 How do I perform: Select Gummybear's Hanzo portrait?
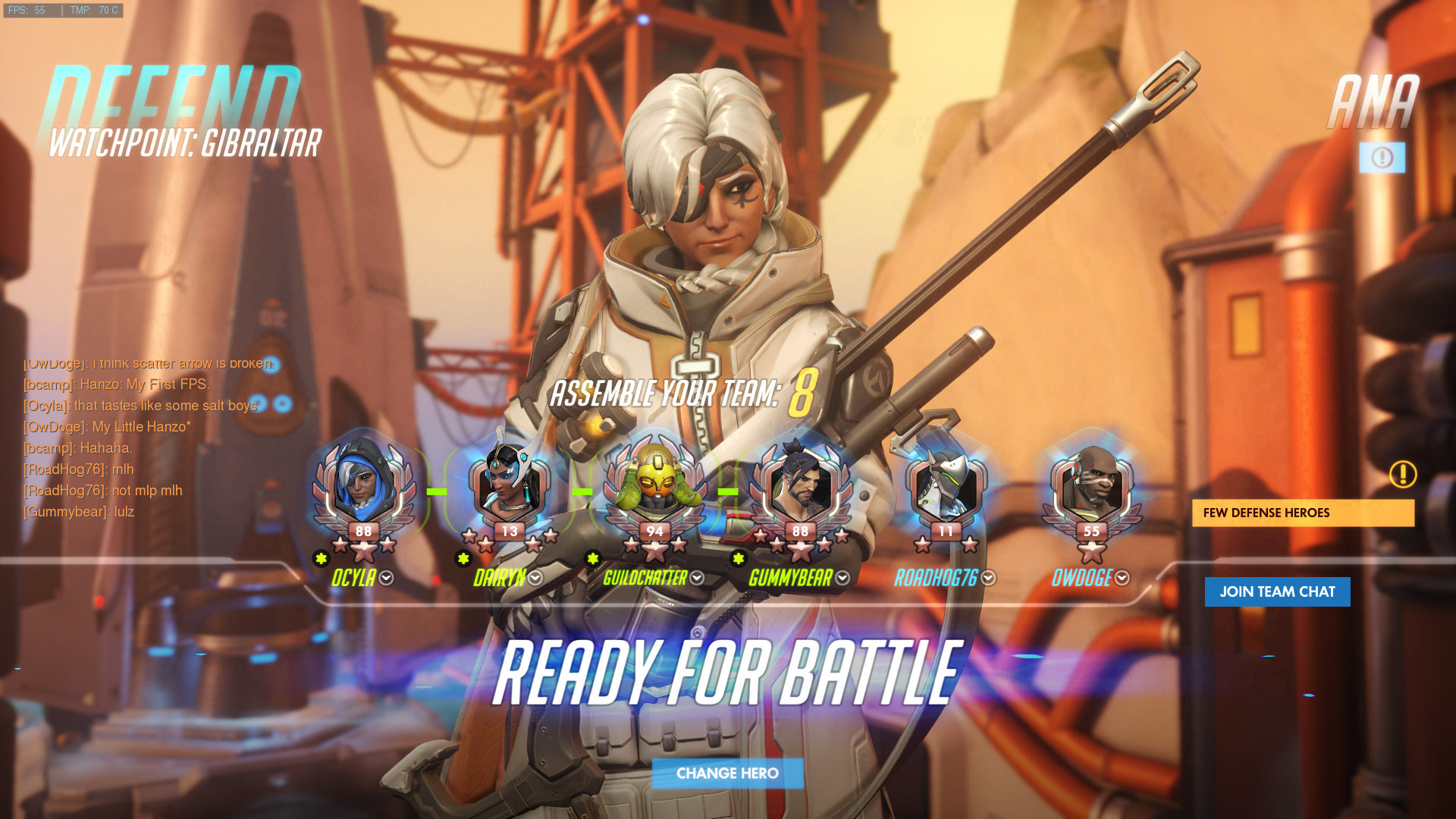[800, 485]
